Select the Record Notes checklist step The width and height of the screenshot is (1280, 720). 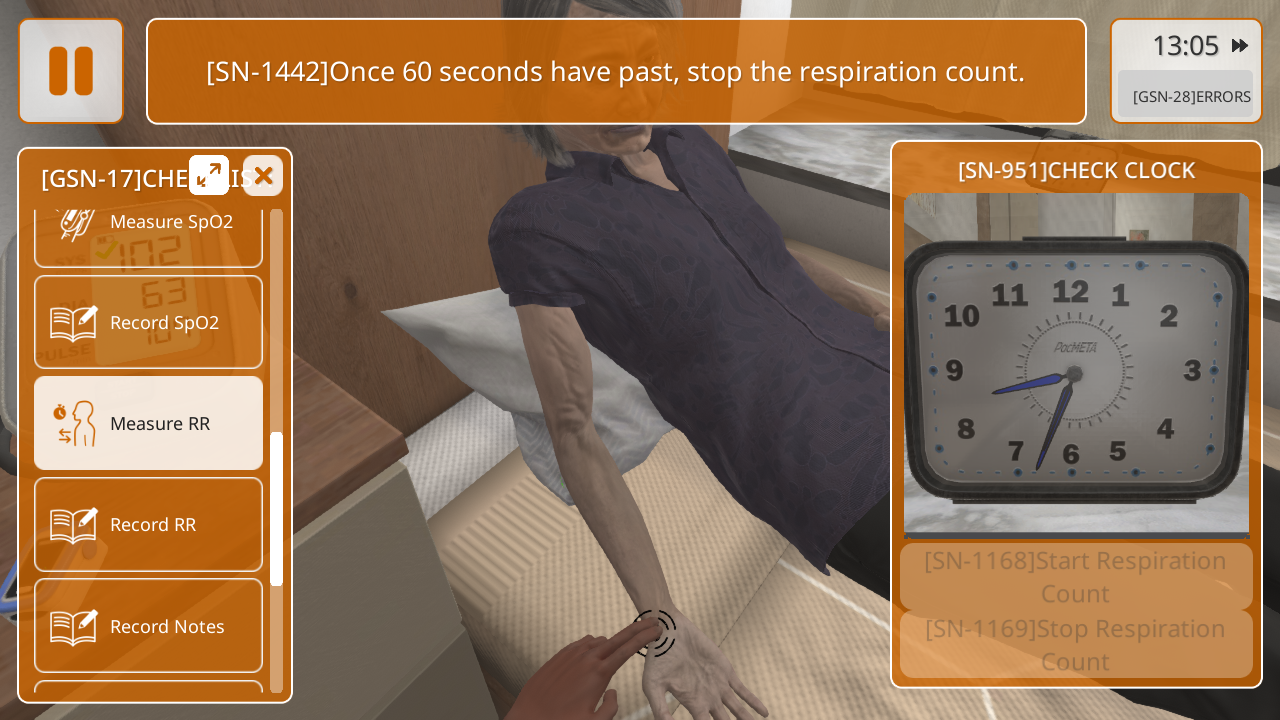pyautogui.click(x=148, y=626)
